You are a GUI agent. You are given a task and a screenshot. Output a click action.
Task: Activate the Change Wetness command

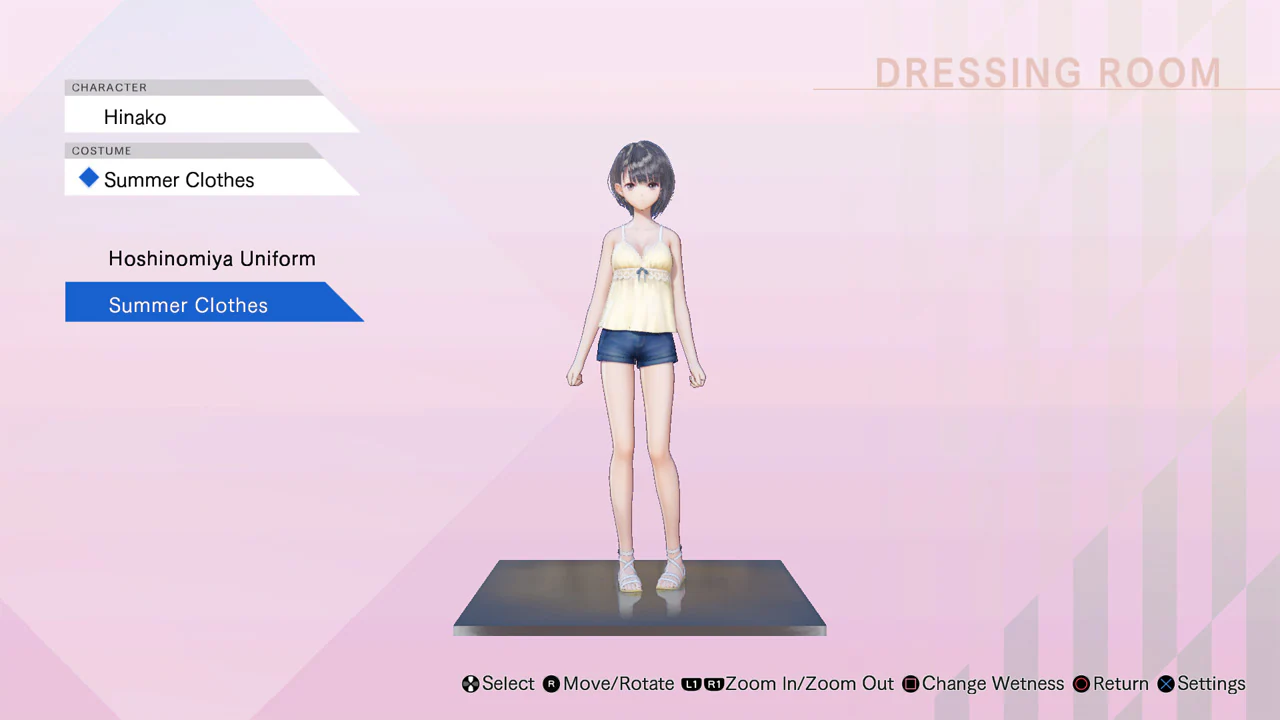point(992,684)
